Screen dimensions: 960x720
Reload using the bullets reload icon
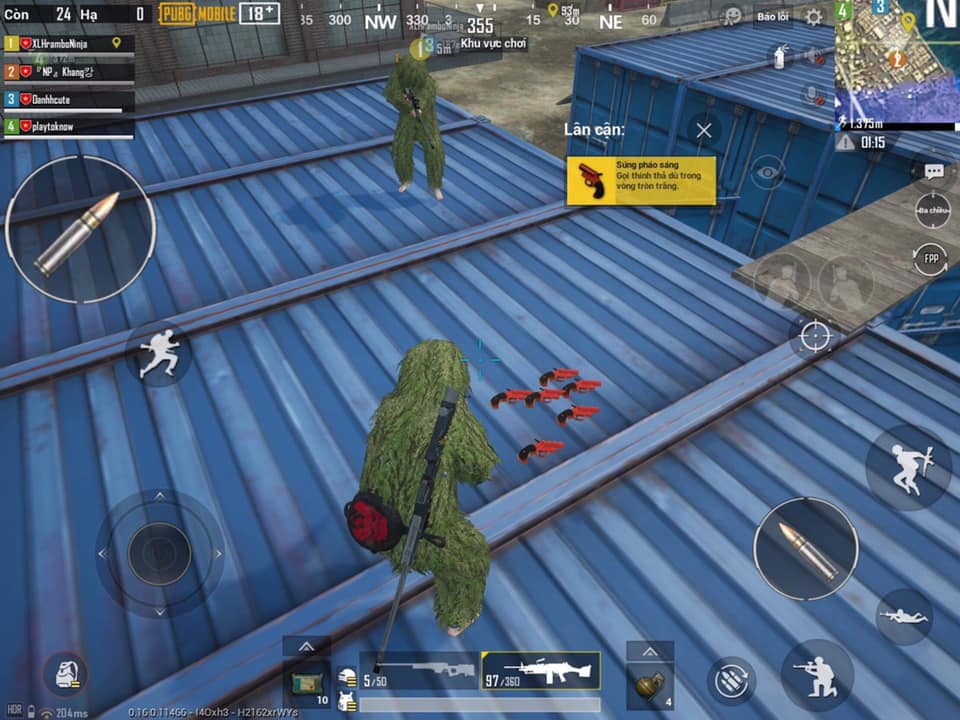(x=731, y=680)
